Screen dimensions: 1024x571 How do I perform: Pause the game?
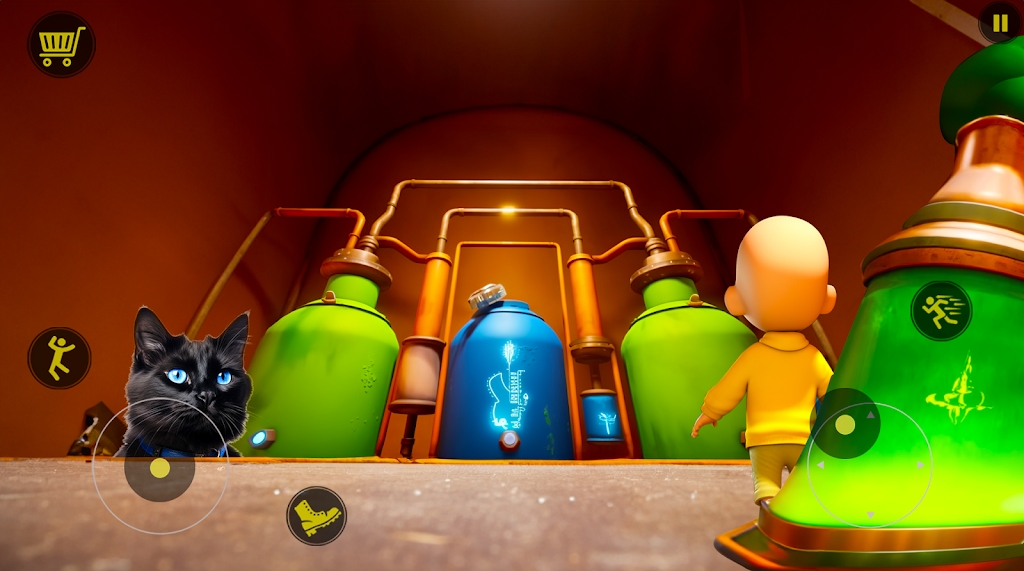tap(999, 22)
